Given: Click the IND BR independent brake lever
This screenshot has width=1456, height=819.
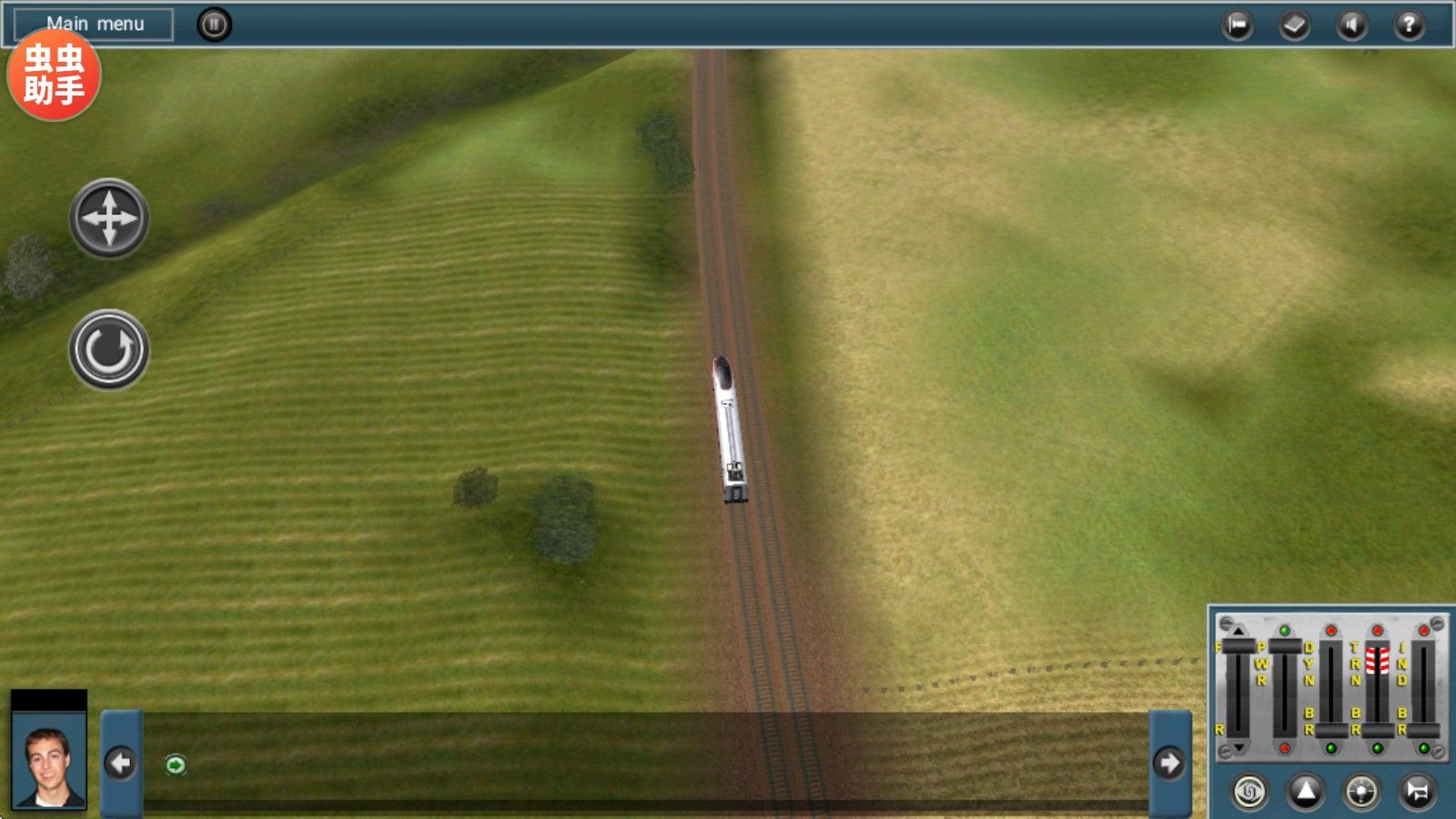Looking at the screenshot, I should pos(1424,731).
